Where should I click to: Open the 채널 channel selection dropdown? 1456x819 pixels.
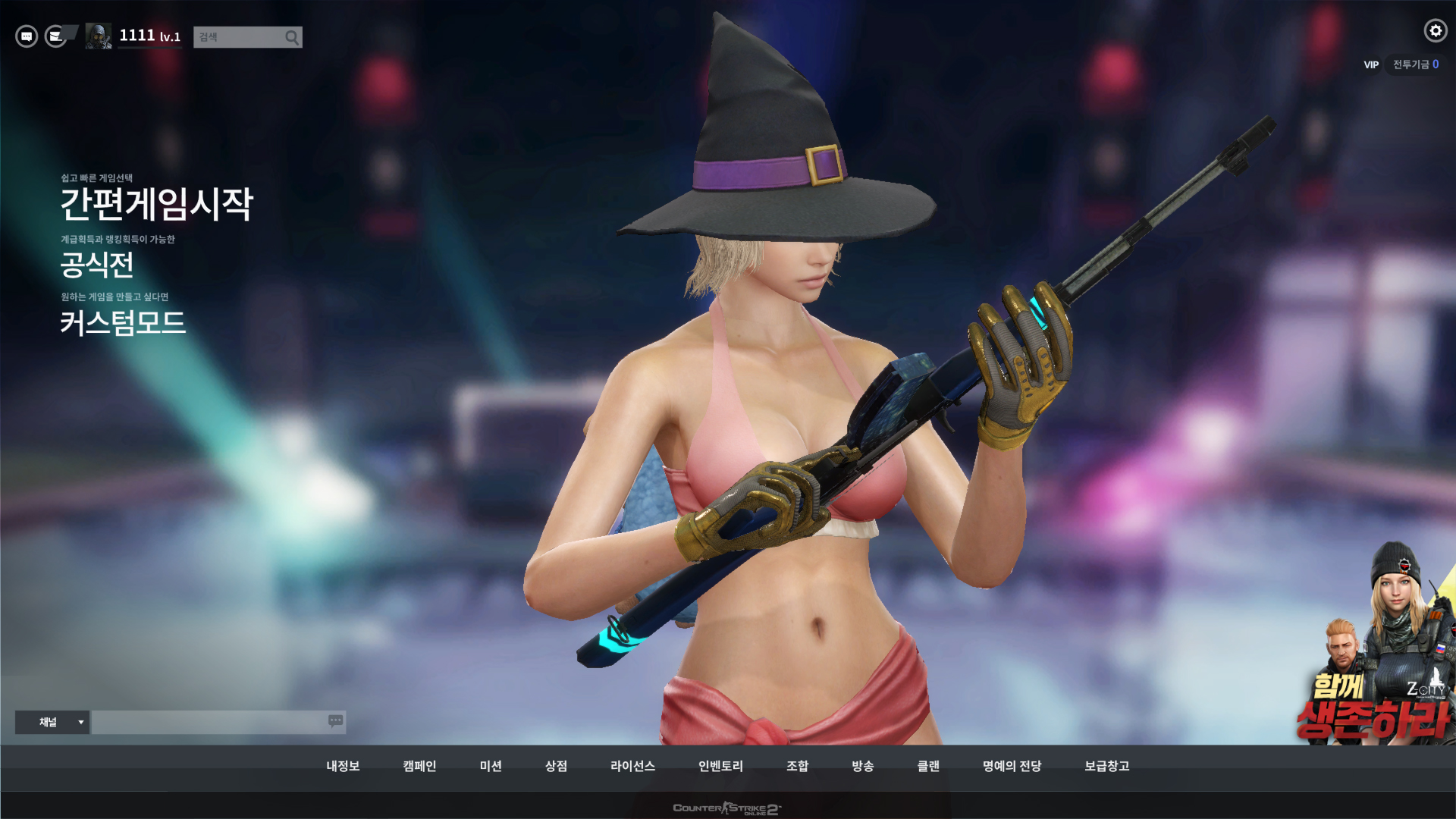(x=52, y=722)
